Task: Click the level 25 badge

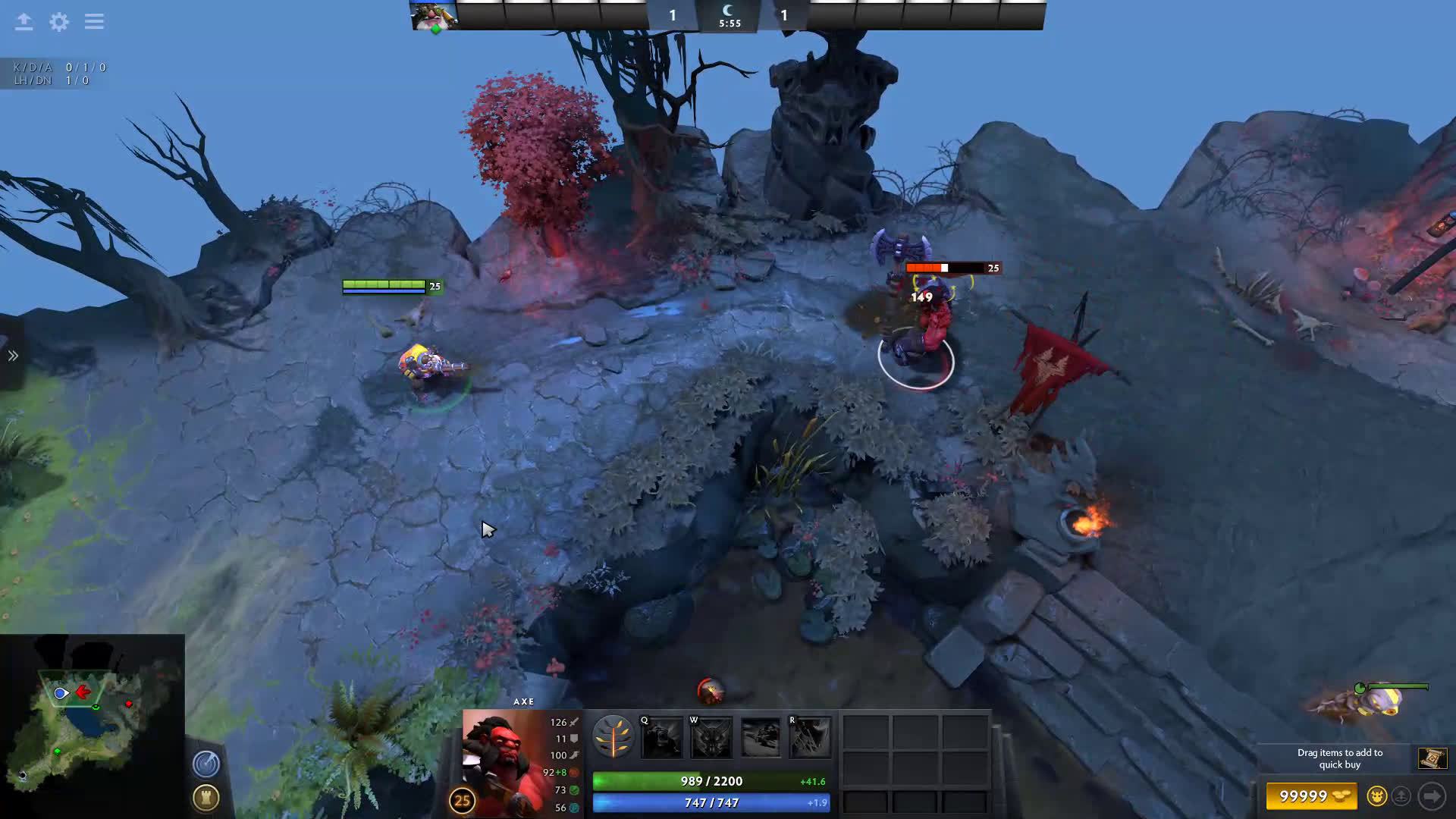Action: click(x=462, y=800)
